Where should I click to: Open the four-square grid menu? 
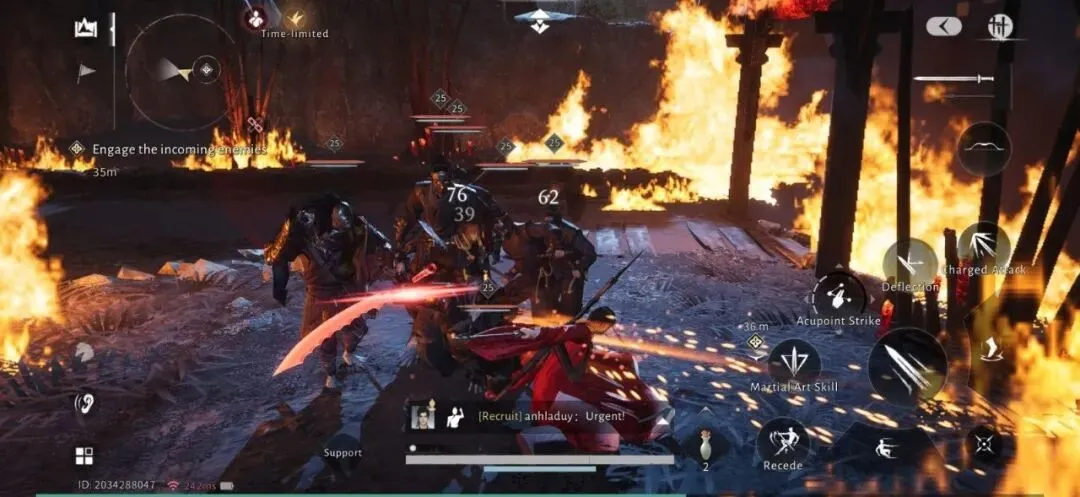coord(84,456)
